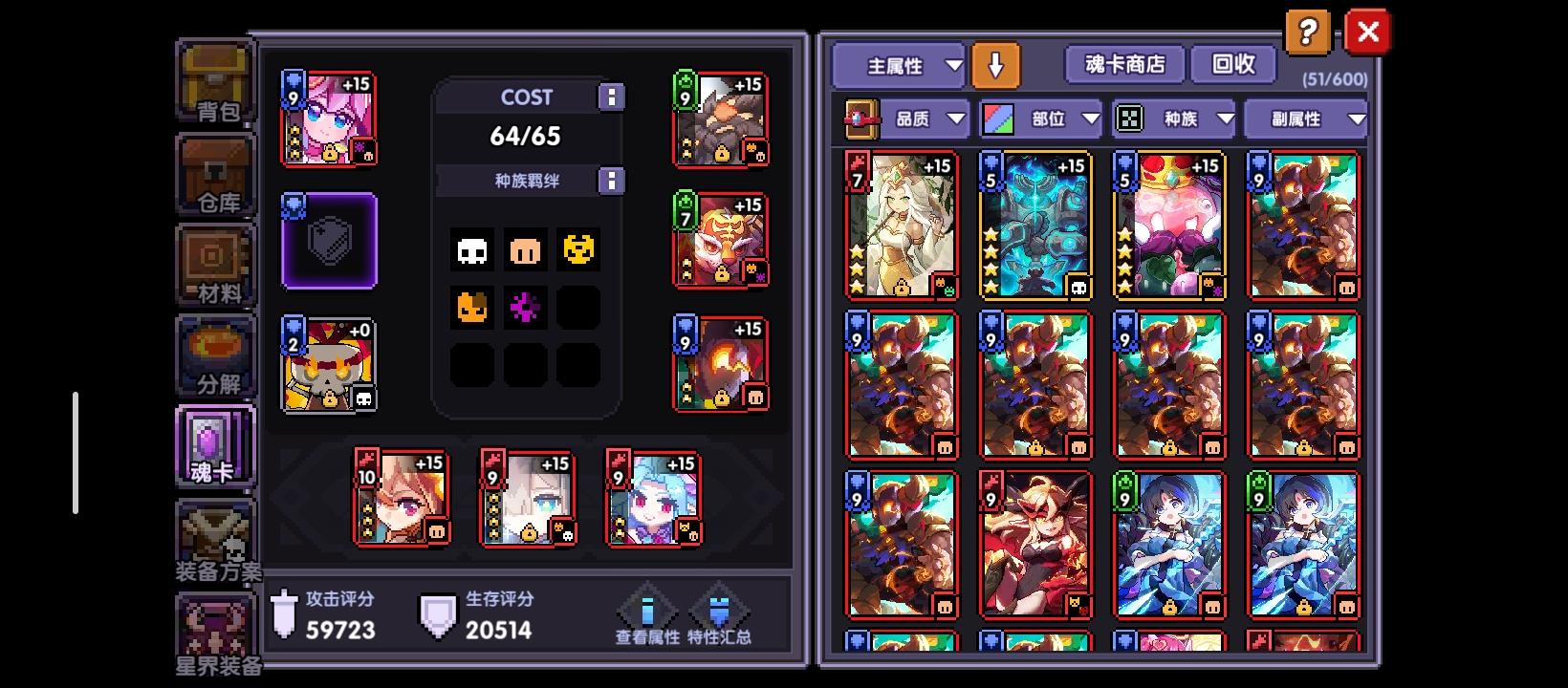Expand the 品质 quality filter
The height and width of the screenshot is (688, 1568).
click(923, 118)
